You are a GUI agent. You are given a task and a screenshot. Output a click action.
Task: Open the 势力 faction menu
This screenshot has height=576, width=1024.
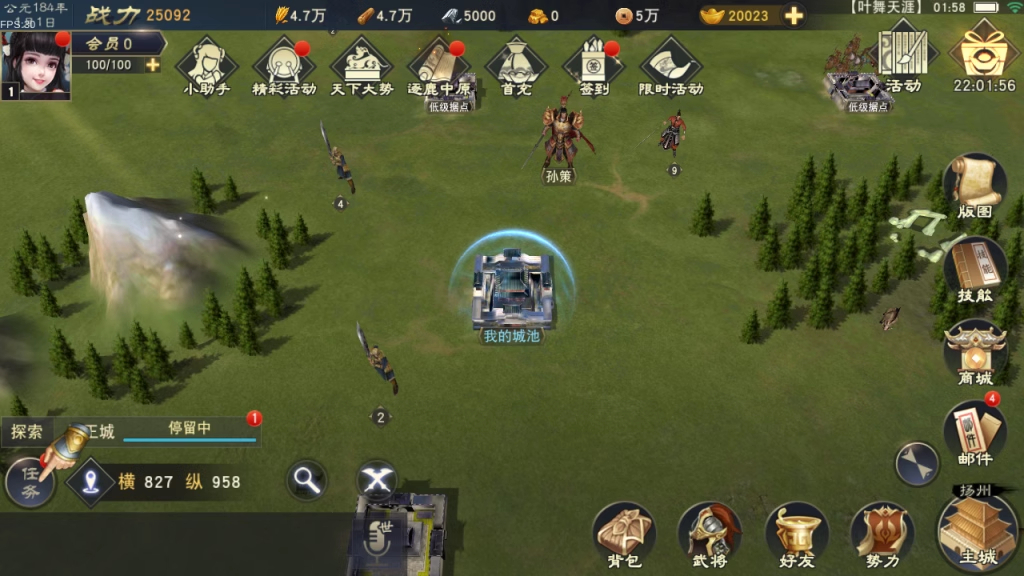[x=882, y=534]
